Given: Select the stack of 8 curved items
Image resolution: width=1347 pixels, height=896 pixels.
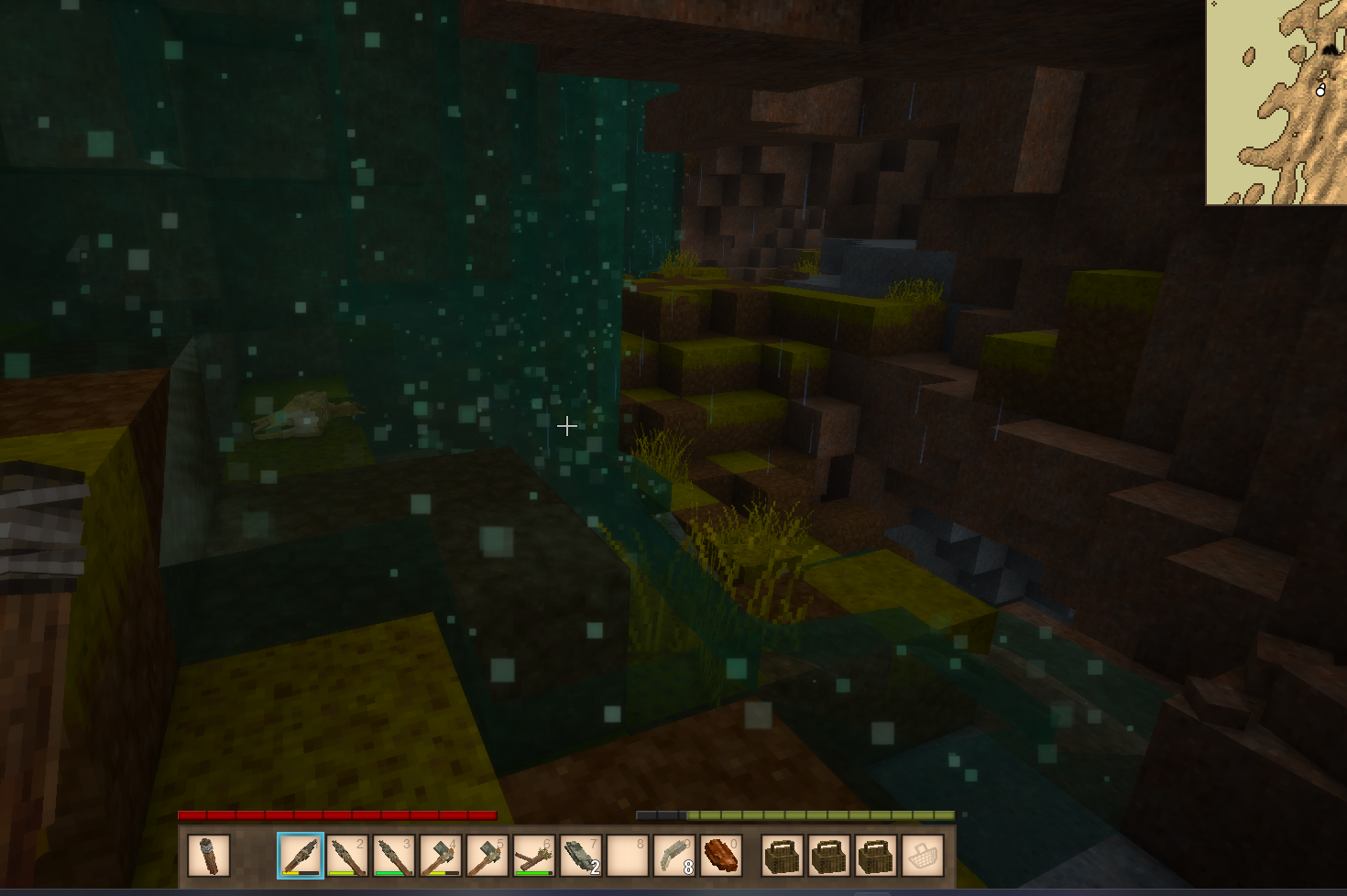Looking at the screenshot, I should coord(674,856).
